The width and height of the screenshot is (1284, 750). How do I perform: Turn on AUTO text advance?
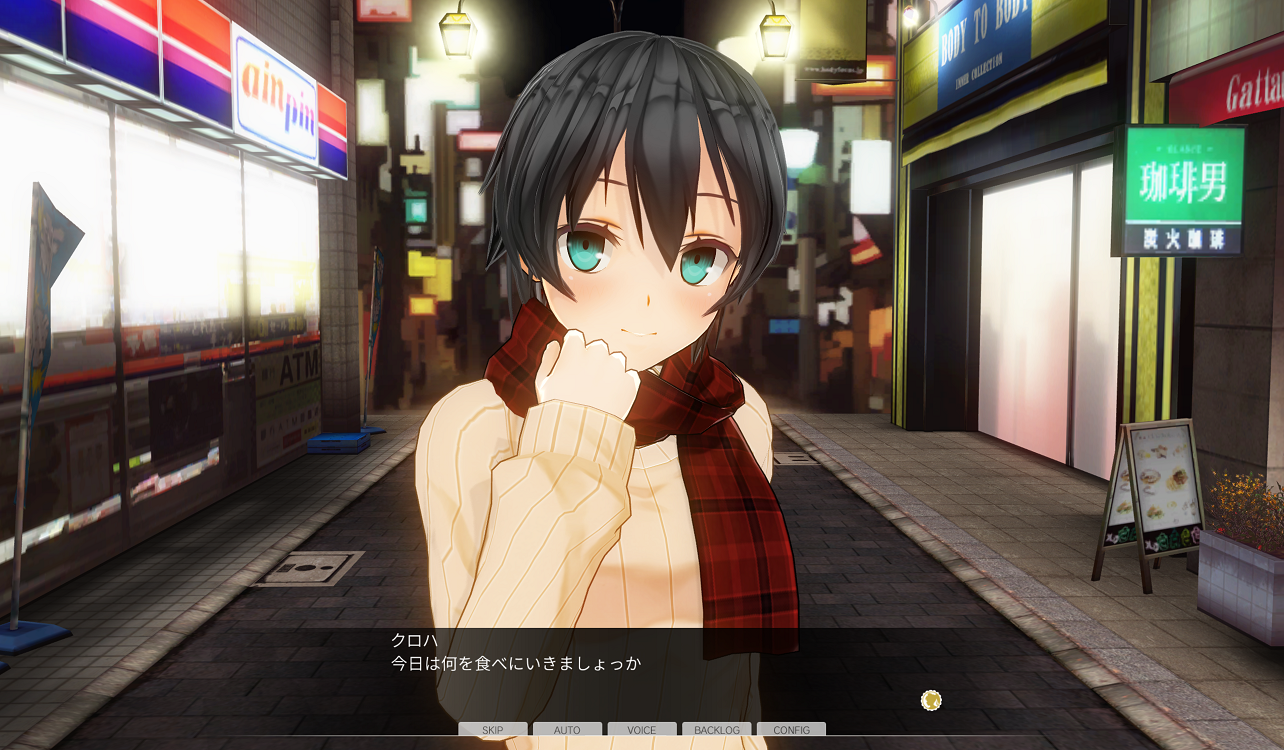(x=567, y=730)
